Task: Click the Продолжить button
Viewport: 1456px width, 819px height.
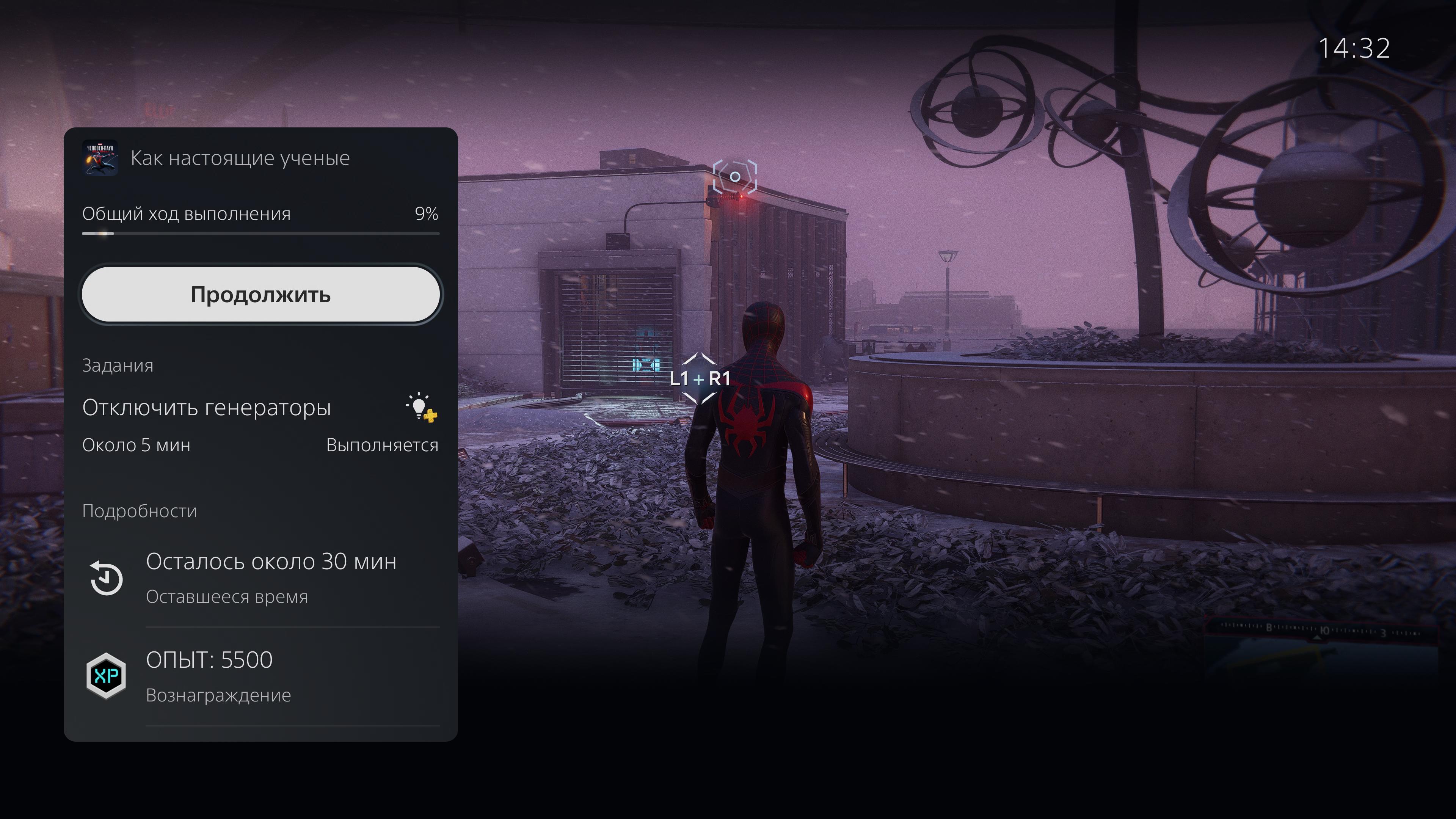Action: click(x=260, y=295)
